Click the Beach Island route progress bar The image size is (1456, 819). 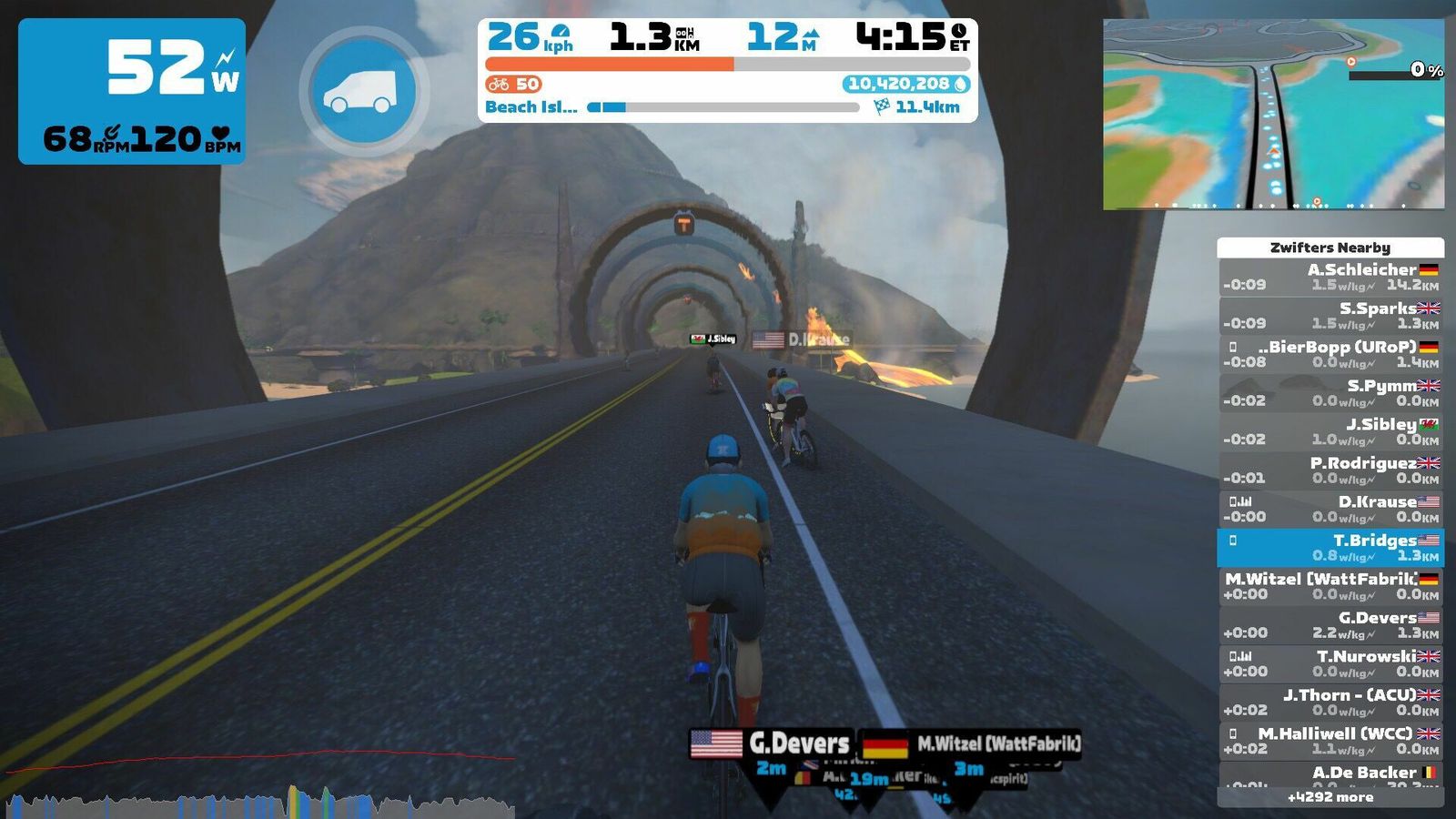[x=723, y=107]
